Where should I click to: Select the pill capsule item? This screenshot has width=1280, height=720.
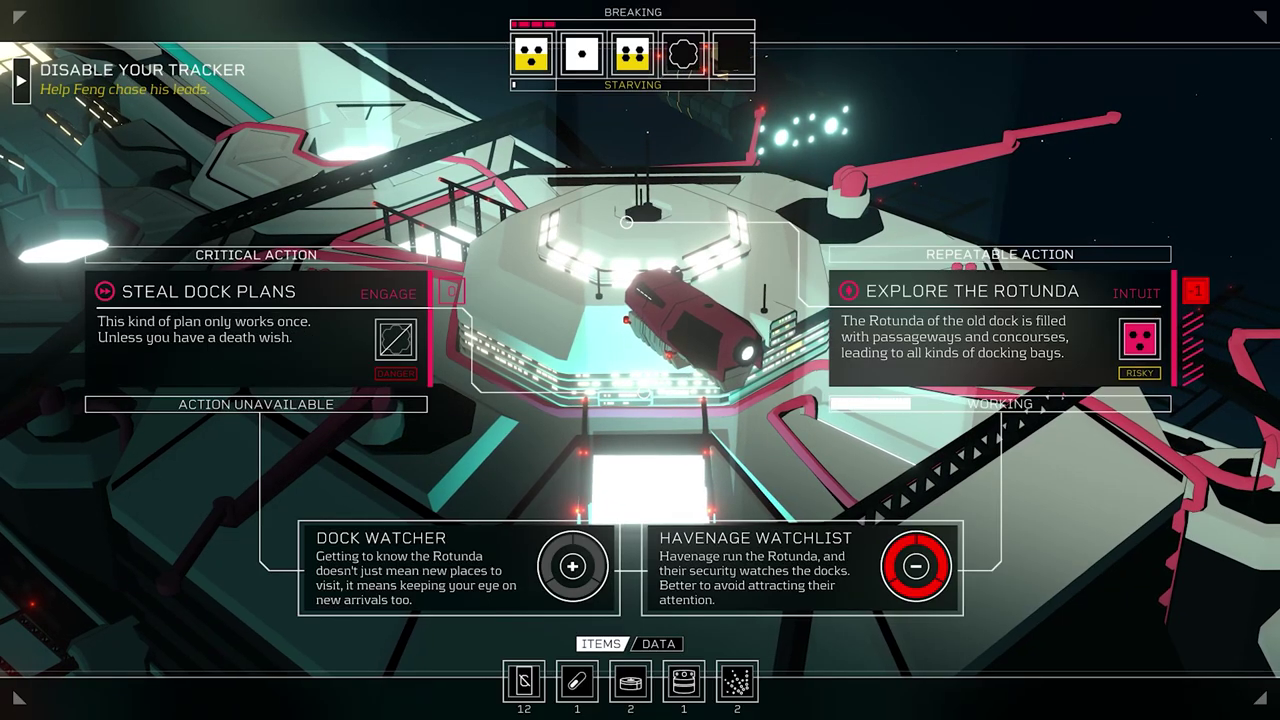577,682
